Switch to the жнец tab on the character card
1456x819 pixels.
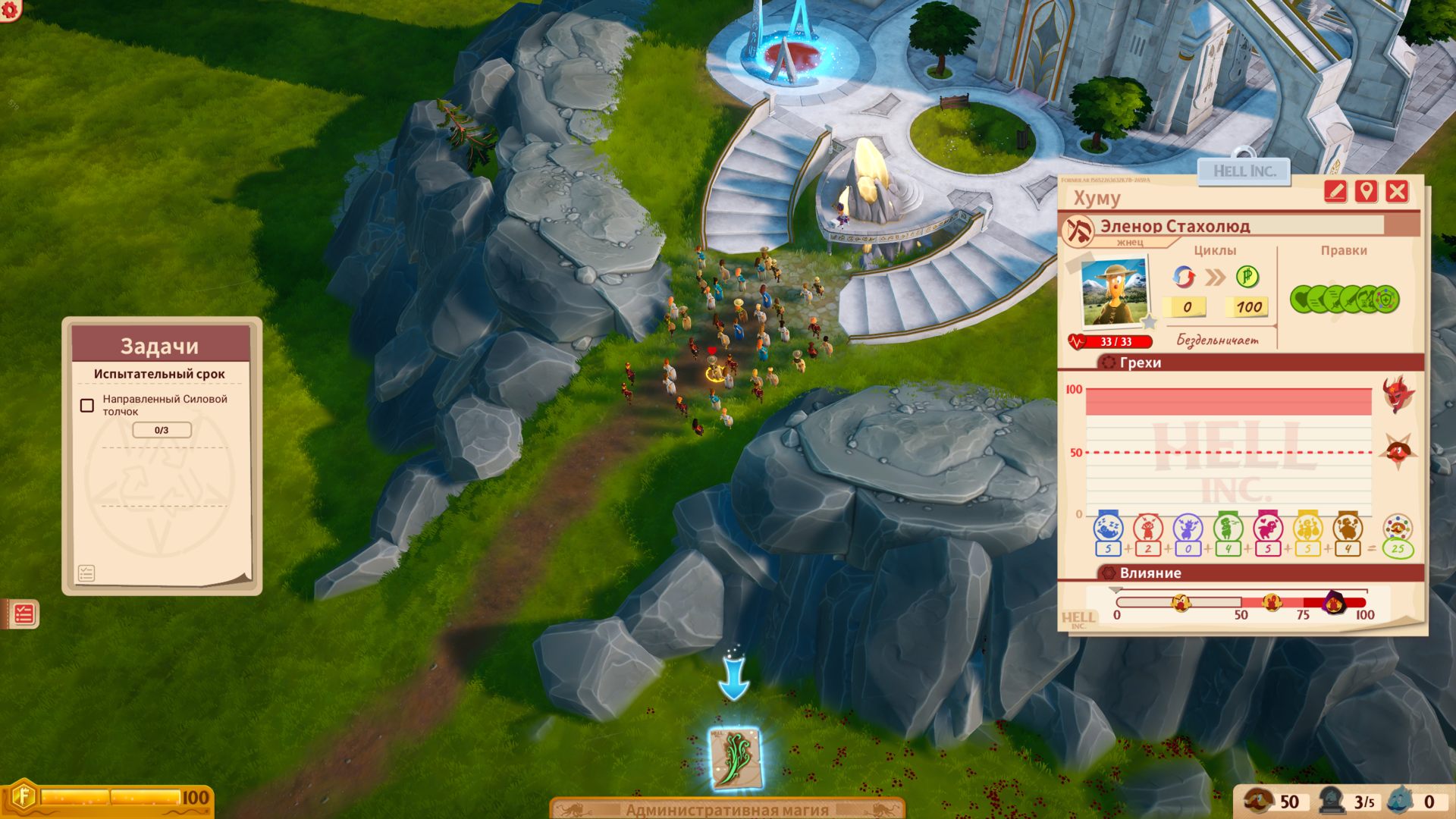[1129, 242]
